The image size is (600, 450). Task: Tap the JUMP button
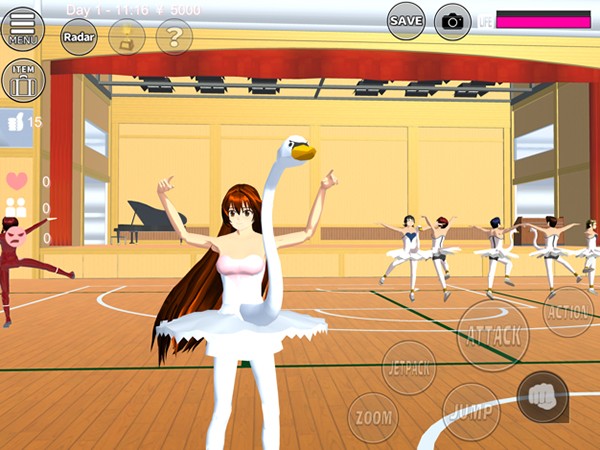pos(471,411)
